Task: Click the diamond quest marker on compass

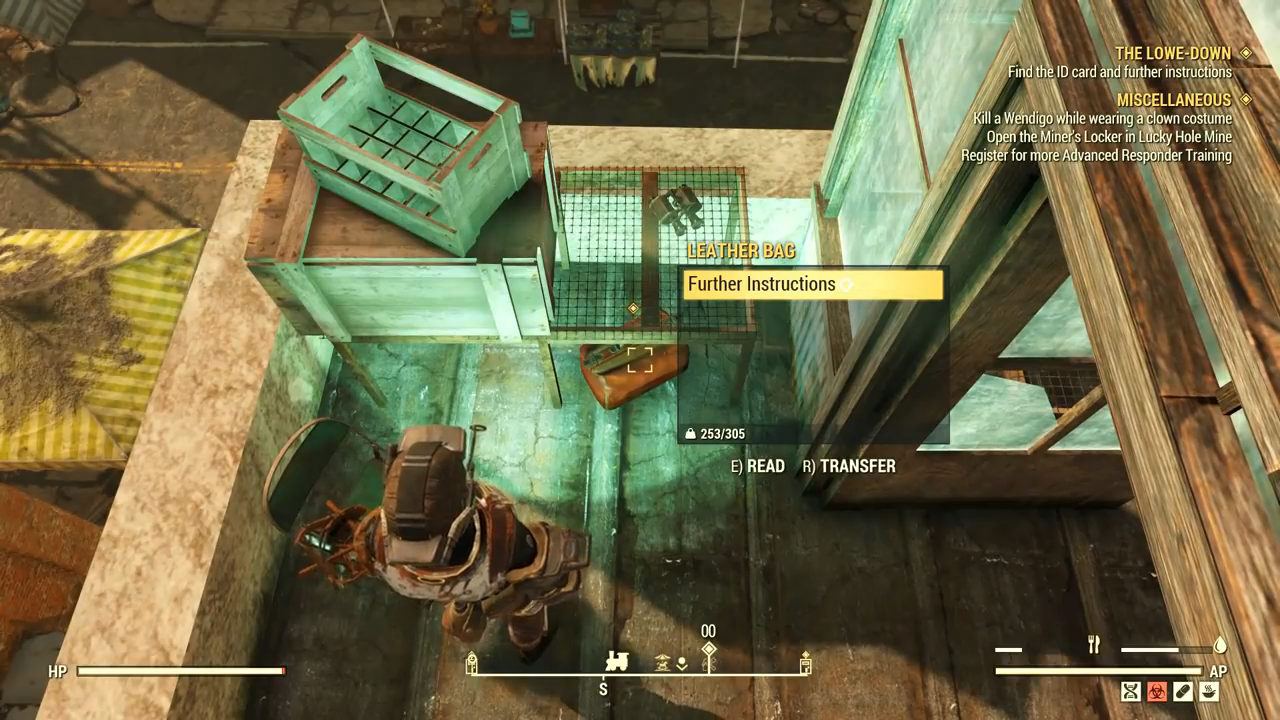Action: [709, 650]
